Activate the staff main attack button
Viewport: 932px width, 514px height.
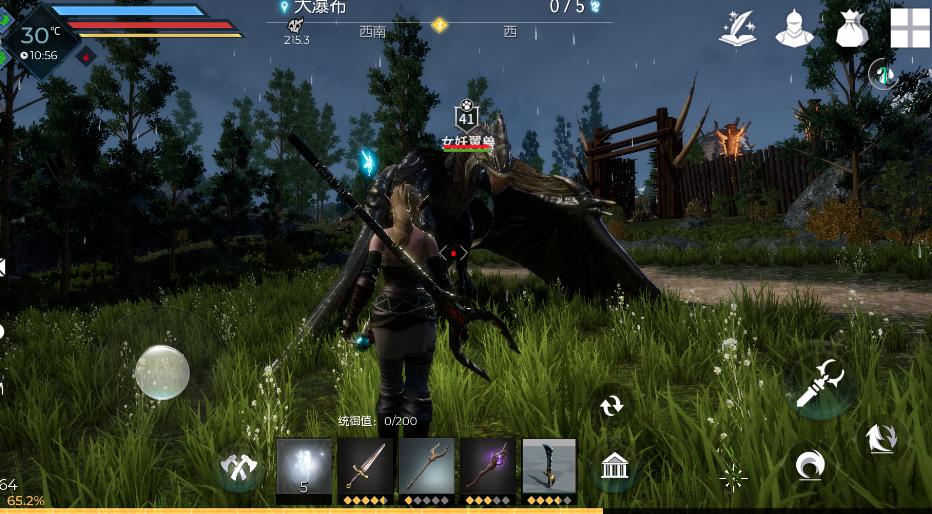pyautogui.click(x=820, y=383)
